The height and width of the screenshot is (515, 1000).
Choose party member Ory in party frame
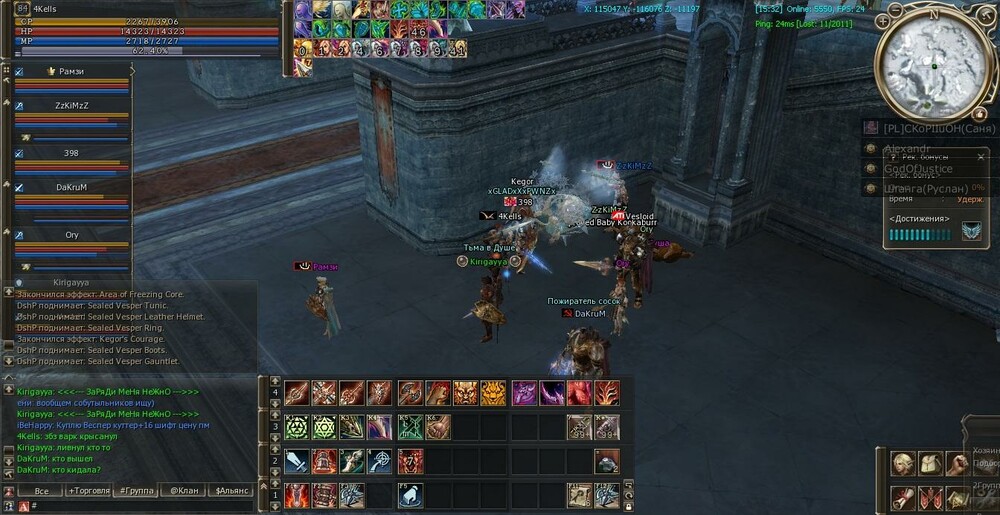(70, 235)
